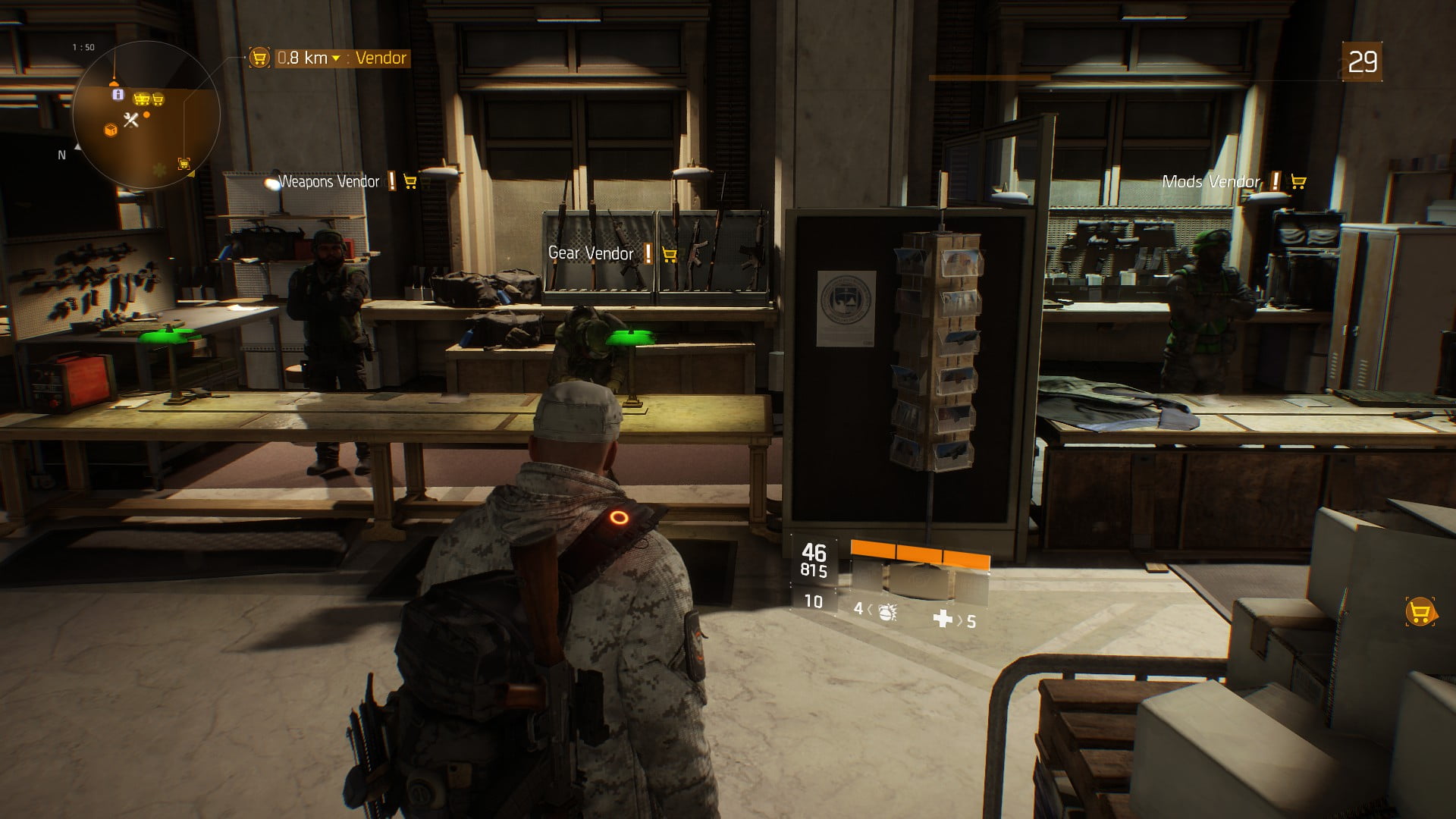
Task: Select the crossed tools icon on the minimap
Action: pyautogui.click(x=131, y=120)
